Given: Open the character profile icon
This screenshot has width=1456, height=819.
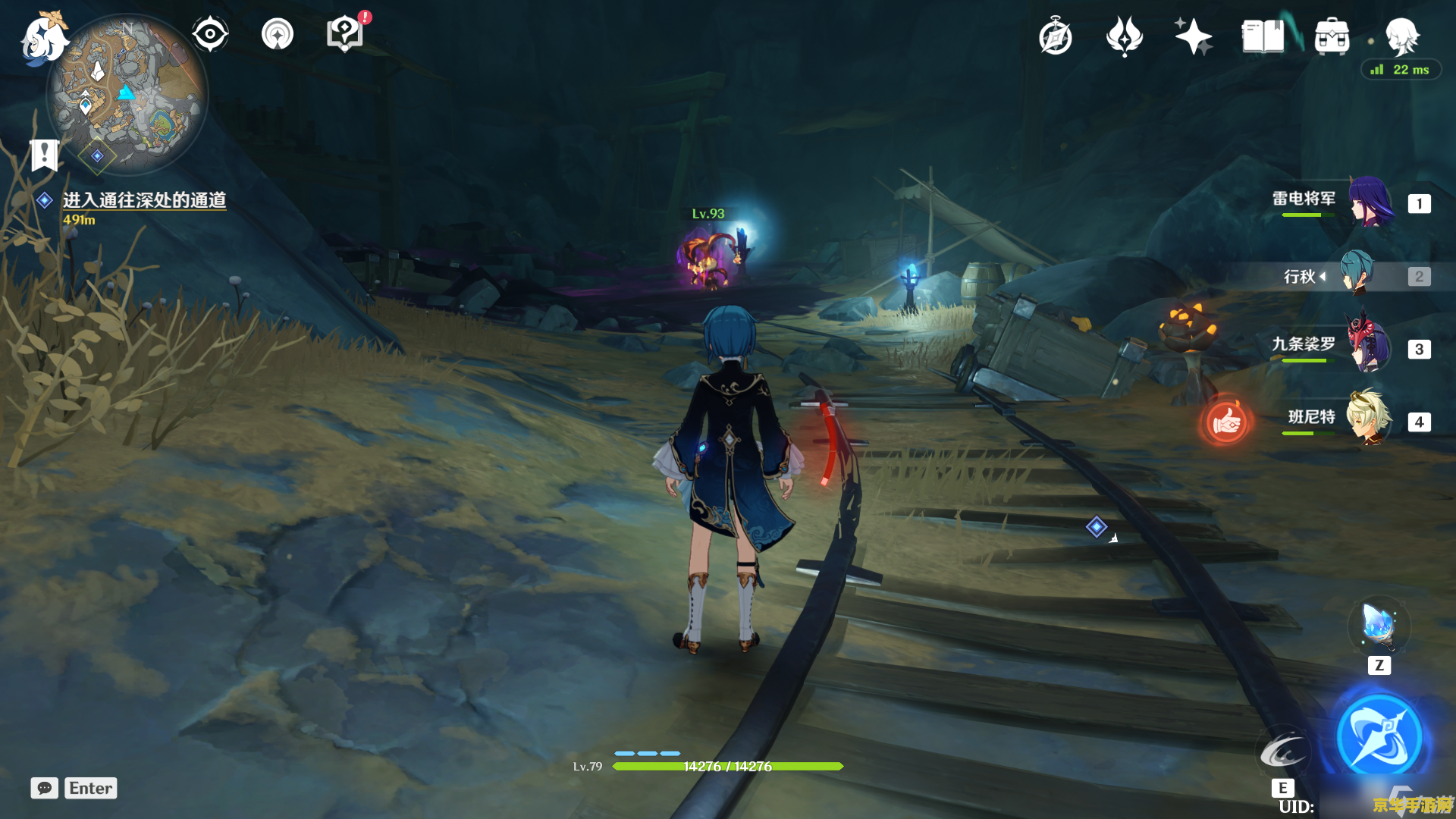Looking at the screenshot, I should click(x=1401, y=36).
